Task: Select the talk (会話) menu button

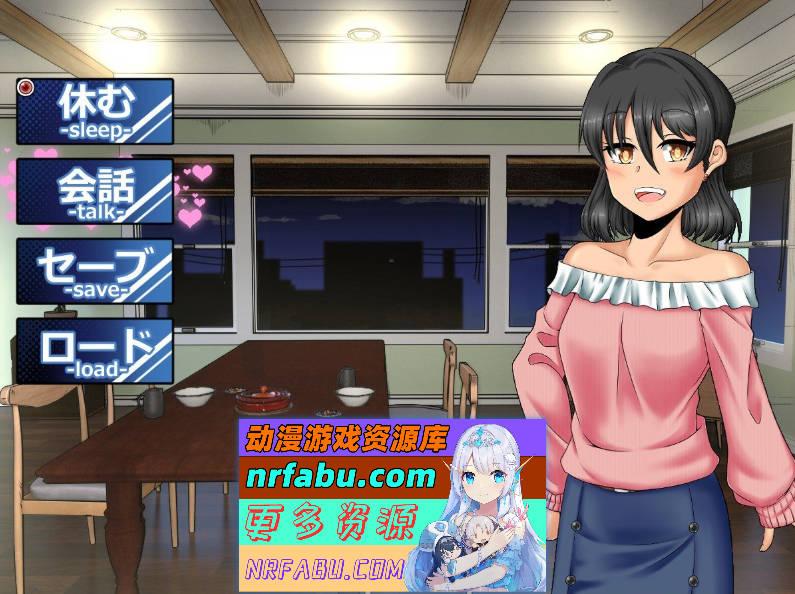Action: 95,191
